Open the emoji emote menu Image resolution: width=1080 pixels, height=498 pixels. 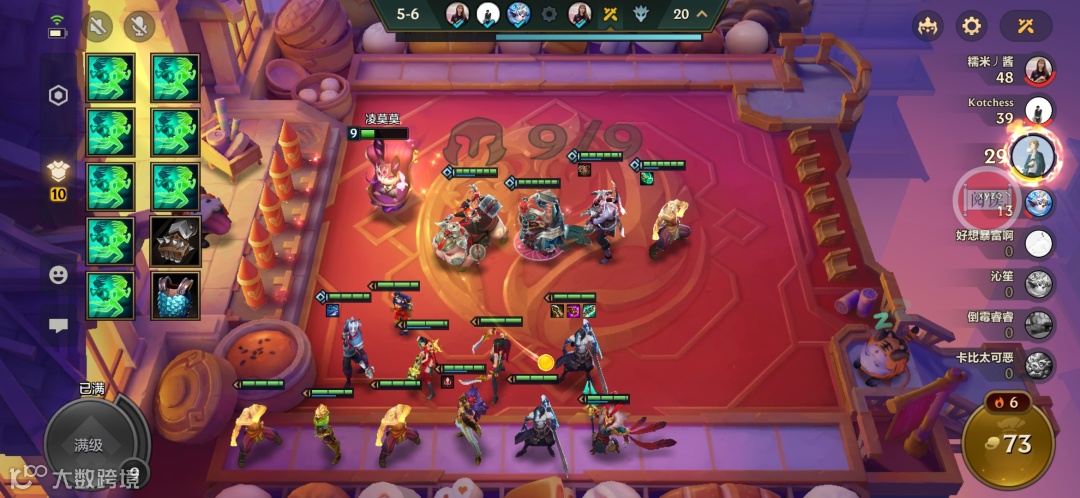tap(58, 274)
